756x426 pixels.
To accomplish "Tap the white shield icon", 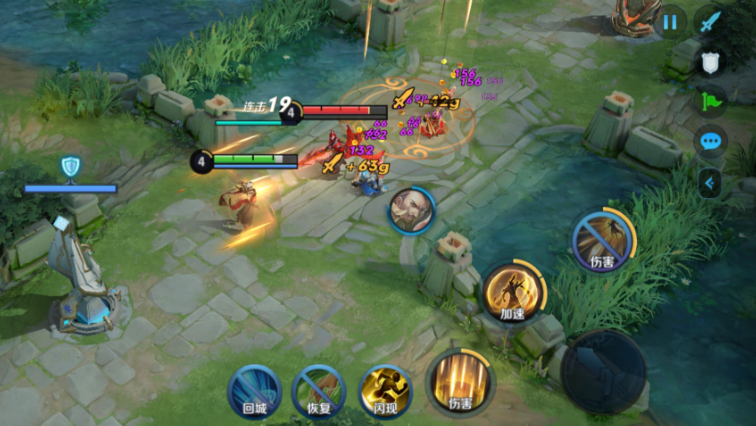I will pos(711,62).
